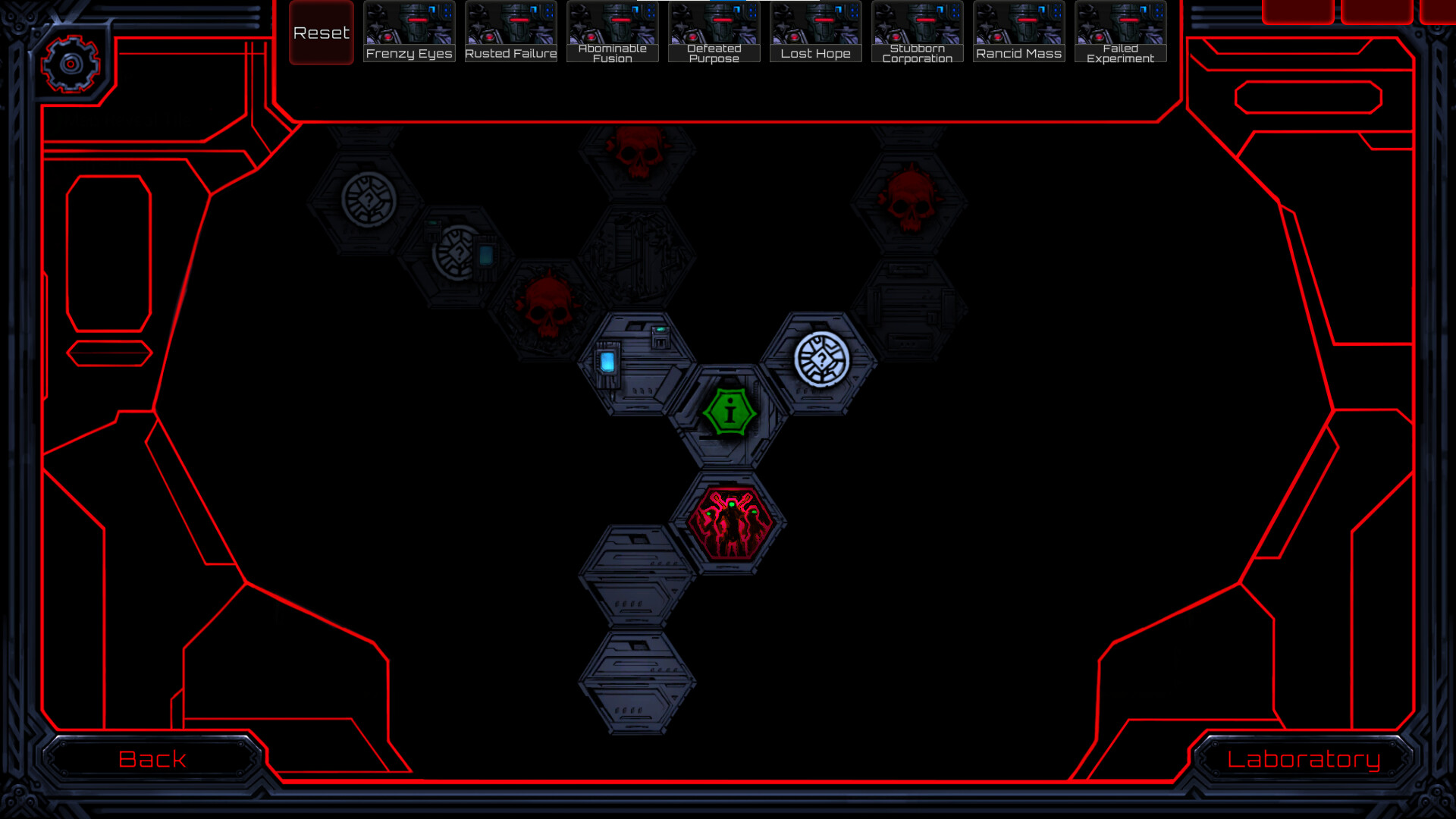Select the Frenzy Eyes portrait
Image resolution: width=1456 pixels, height=819 pixels.
pos(408,30)
